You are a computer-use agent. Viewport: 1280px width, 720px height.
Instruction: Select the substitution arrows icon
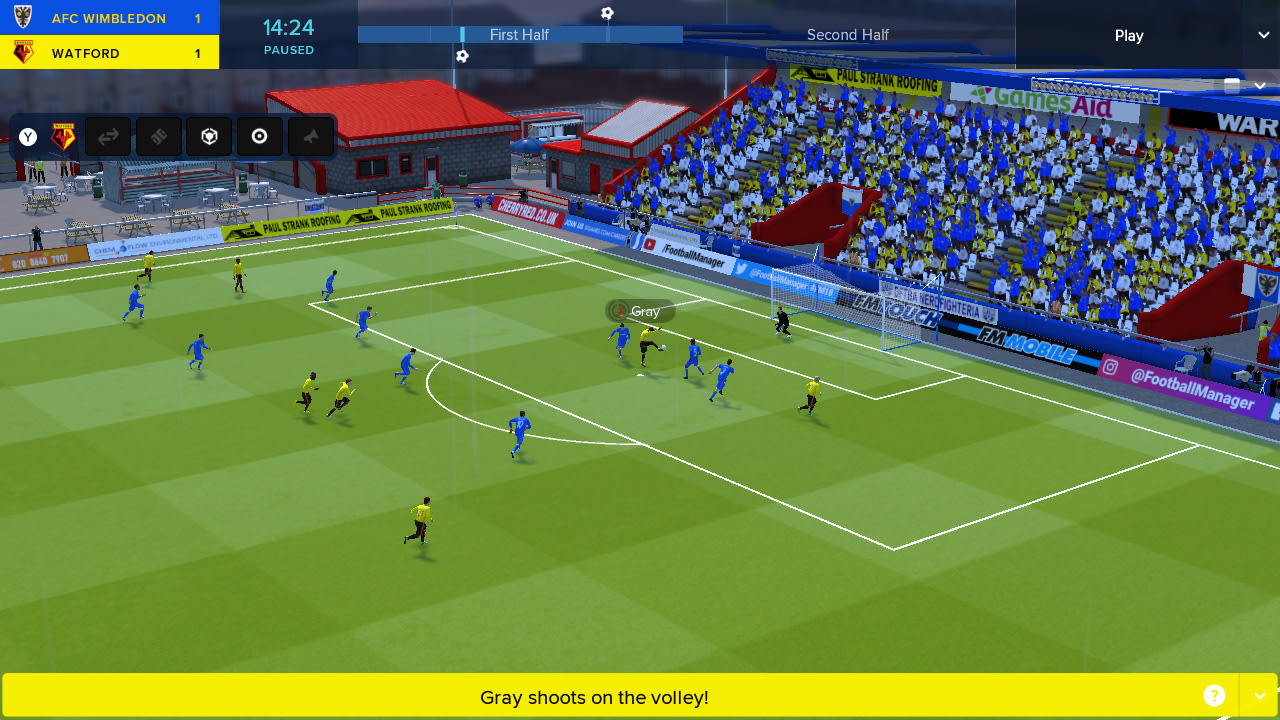tap(108, 136)
